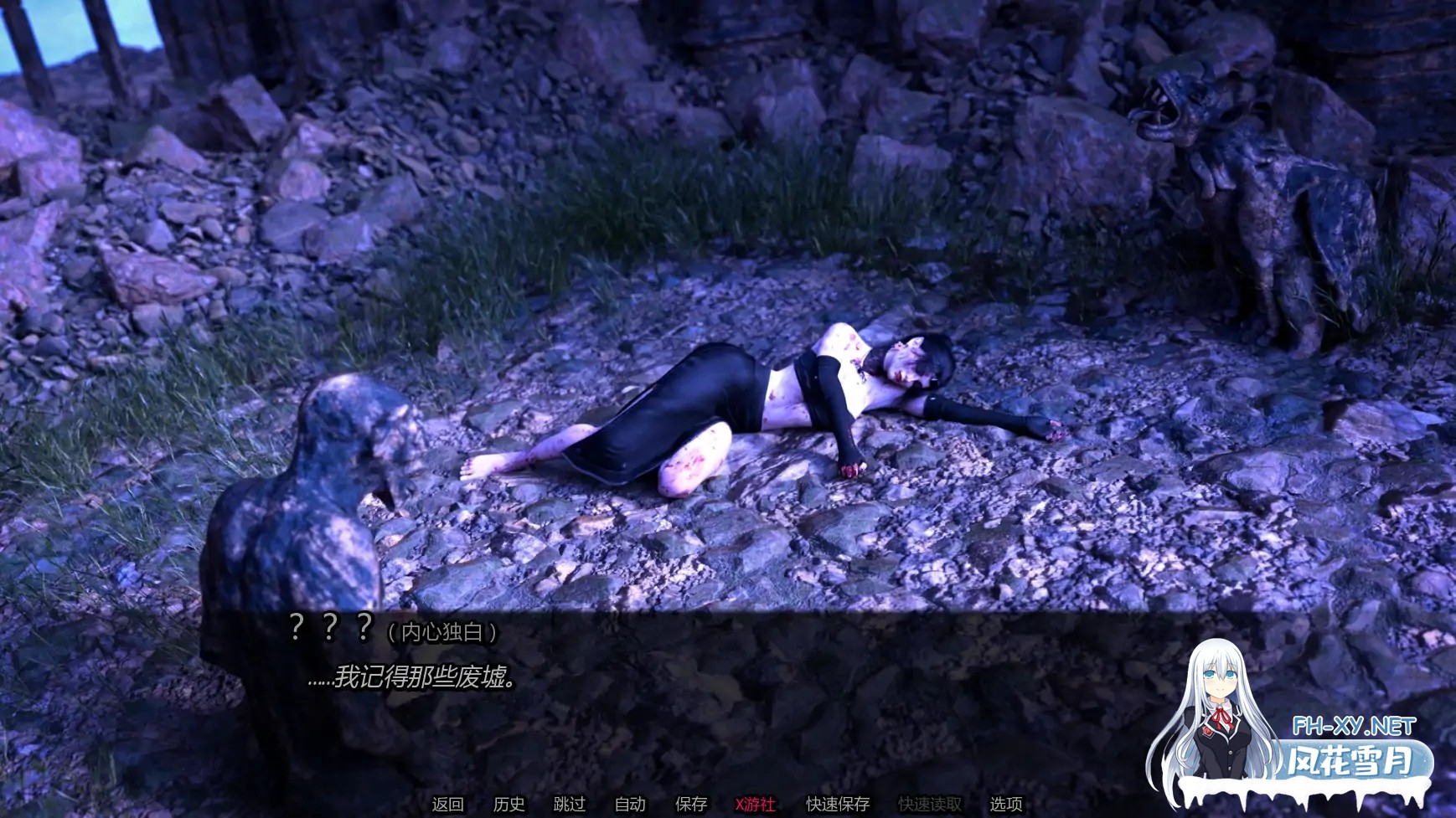Select the highlighted X游社 quick-menu entry
The width and height of the screenshot is (1456, 818).
click(753, 804)
